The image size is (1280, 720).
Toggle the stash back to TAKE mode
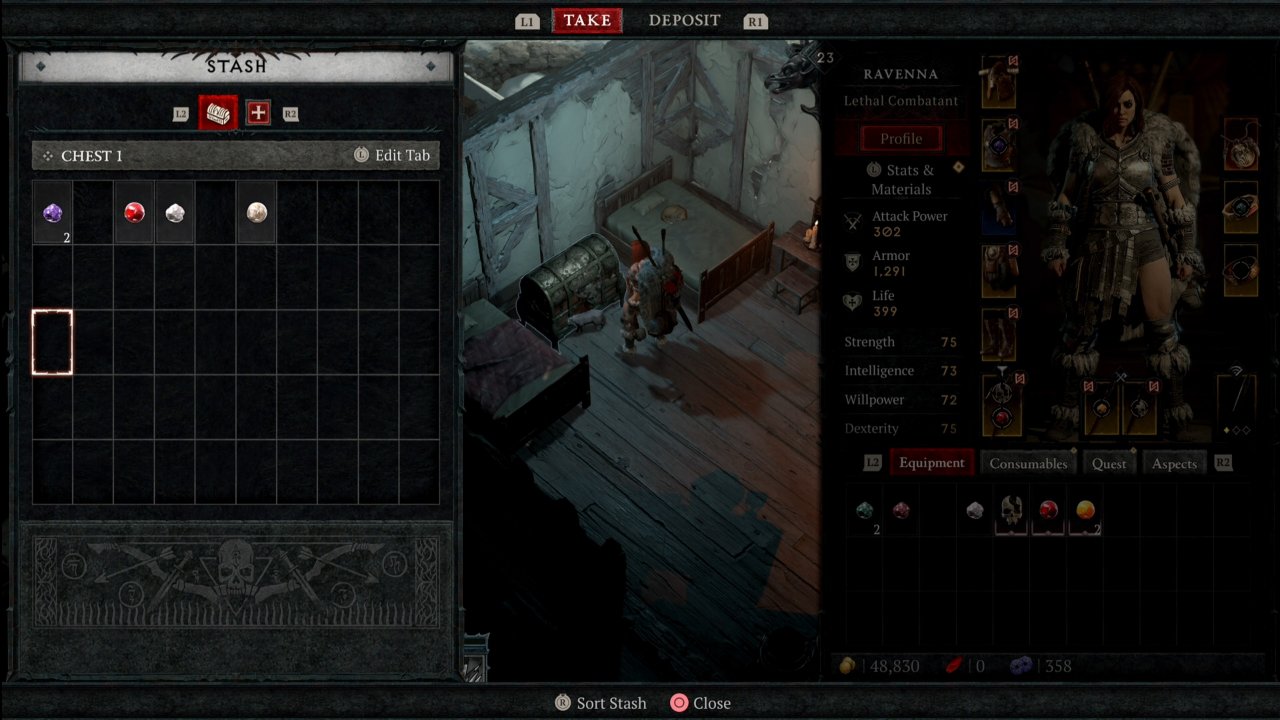588,20
